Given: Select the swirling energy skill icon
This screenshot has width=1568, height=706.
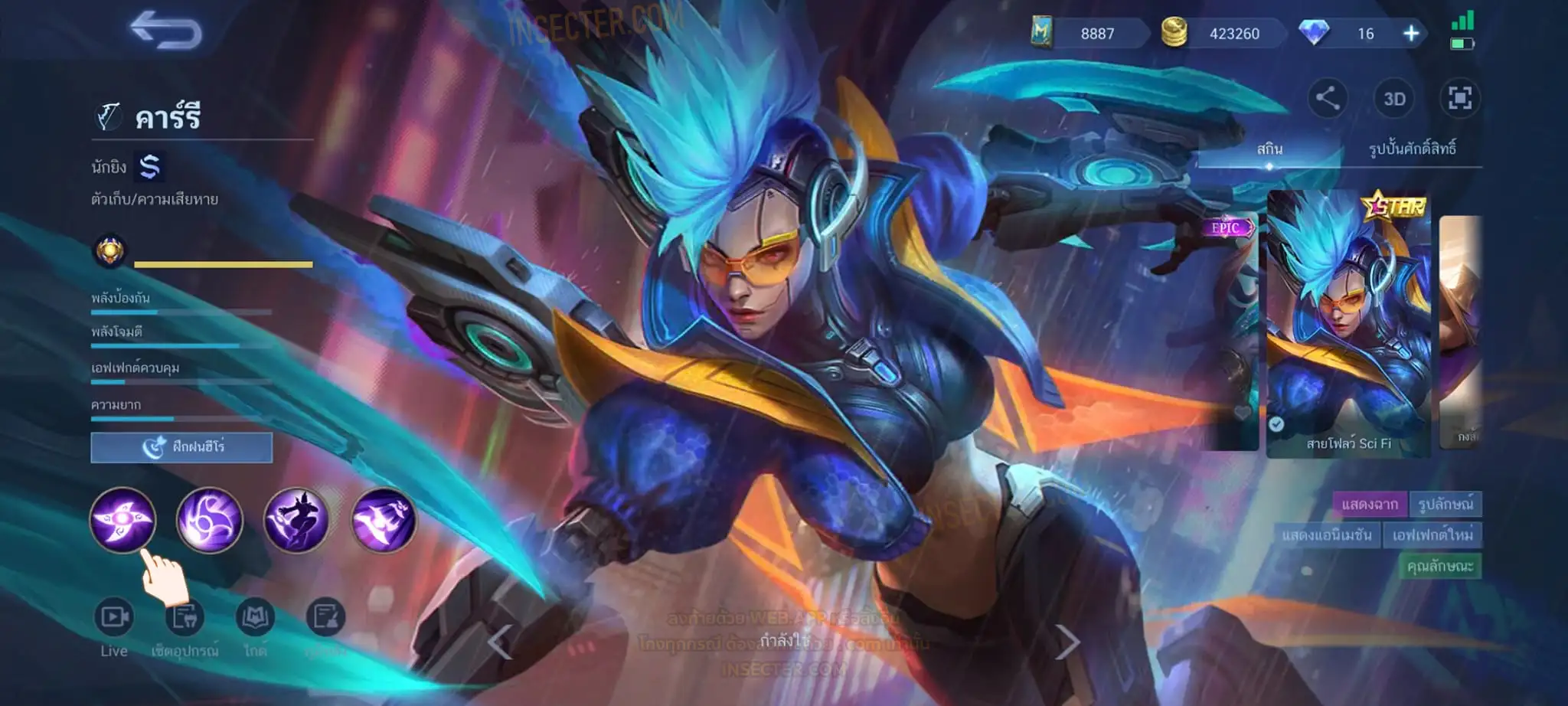Looking at the screenshot, I should tap(209, 520).
